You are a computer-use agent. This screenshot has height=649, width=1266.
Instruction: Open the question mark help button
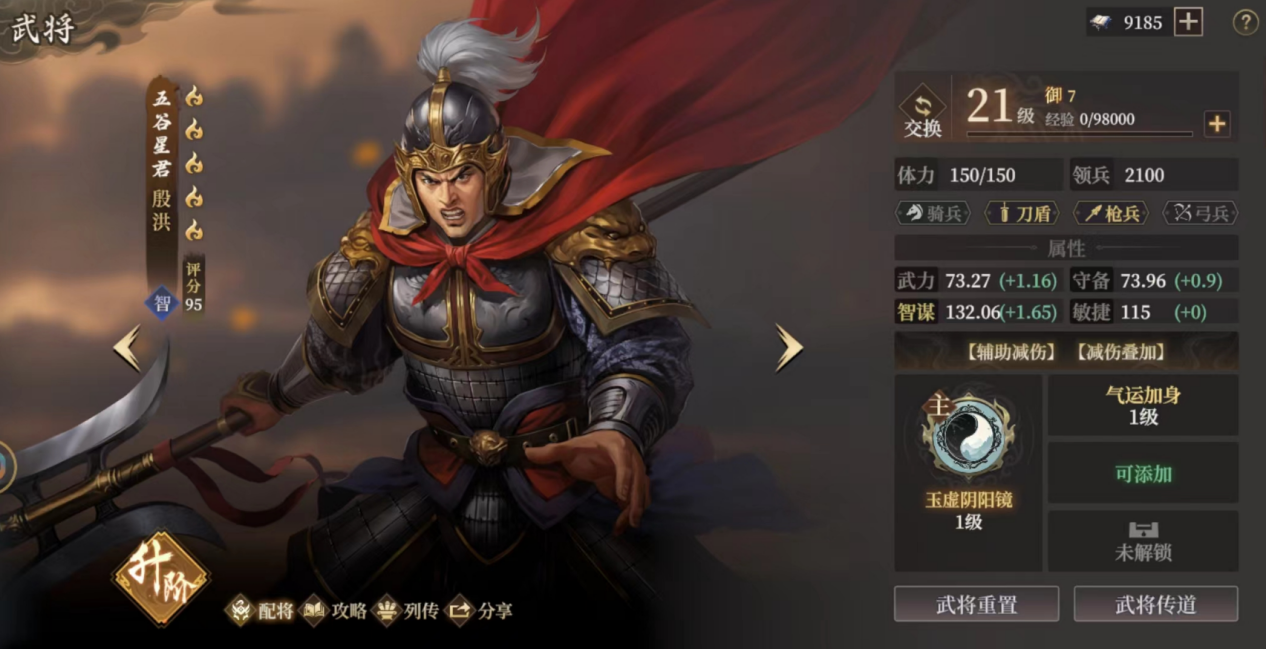click(1245, 22)
